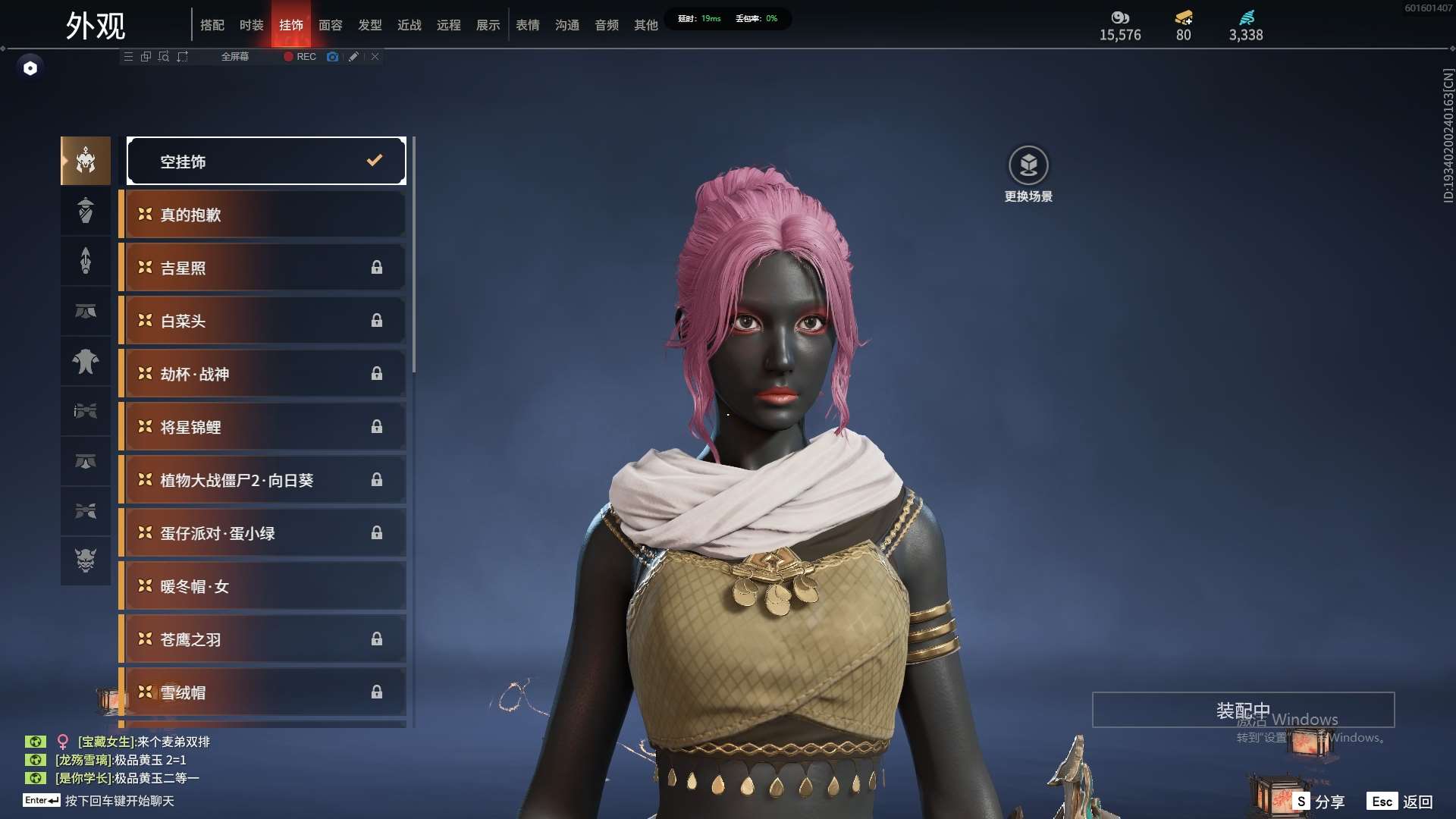Choose the 真的抱歉 accessory

[265, 215]
